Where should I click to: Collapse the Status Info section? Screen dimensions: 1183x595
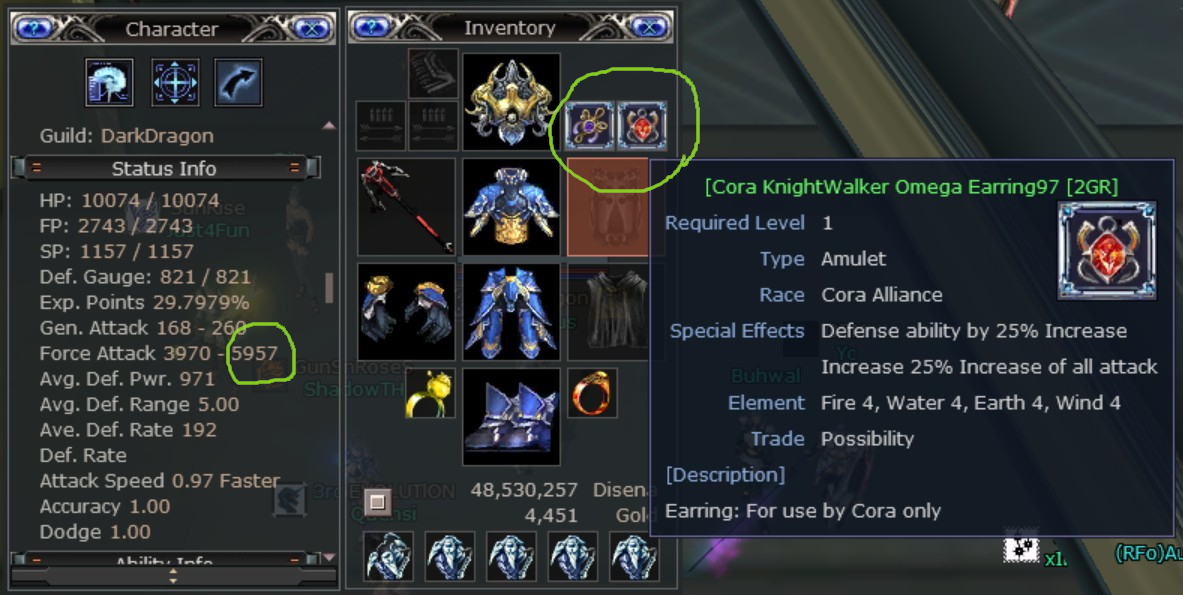click(36, 168)
